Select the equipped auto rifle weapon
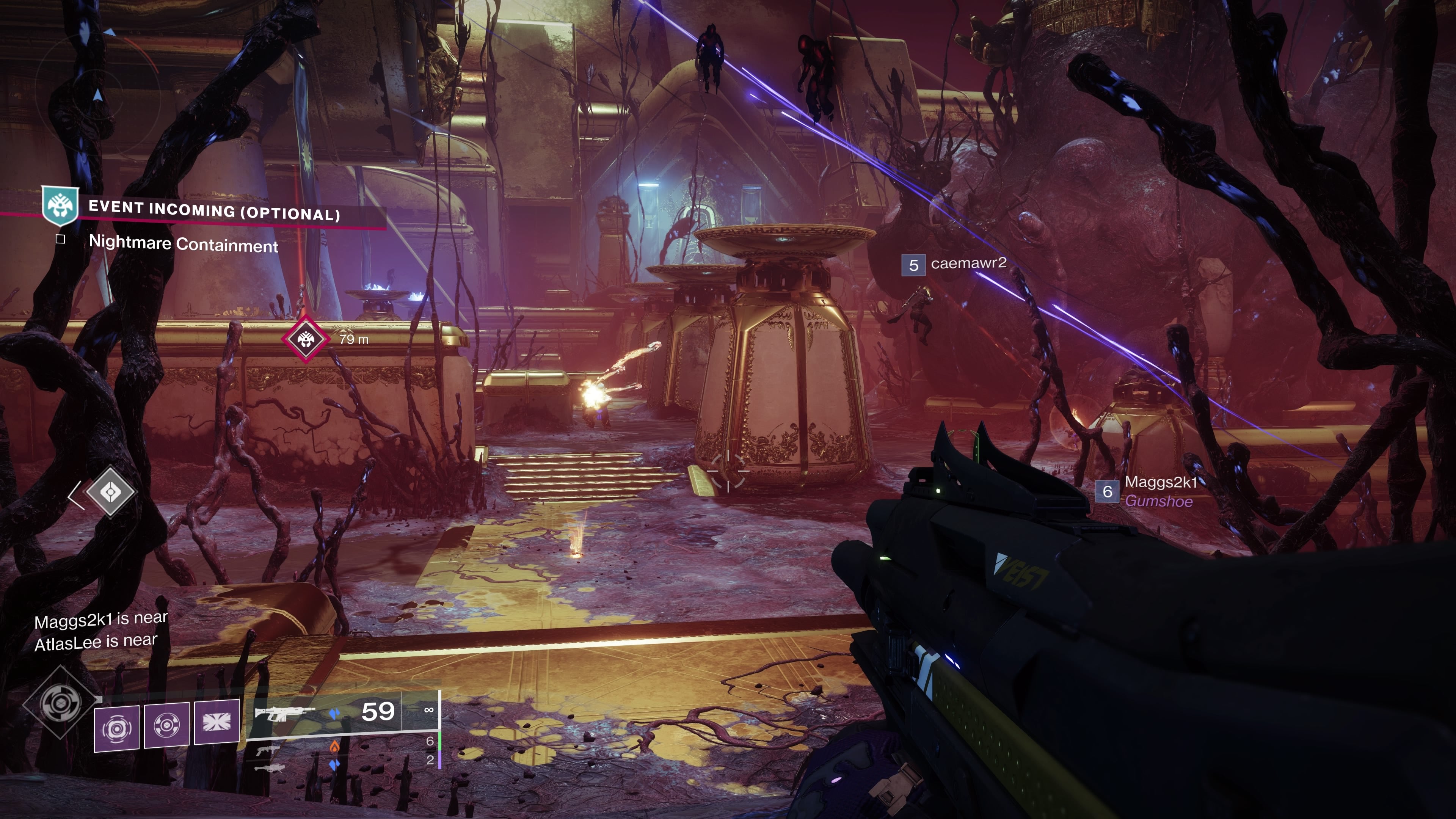The image size is (1456, 819). tap(282, 713)
